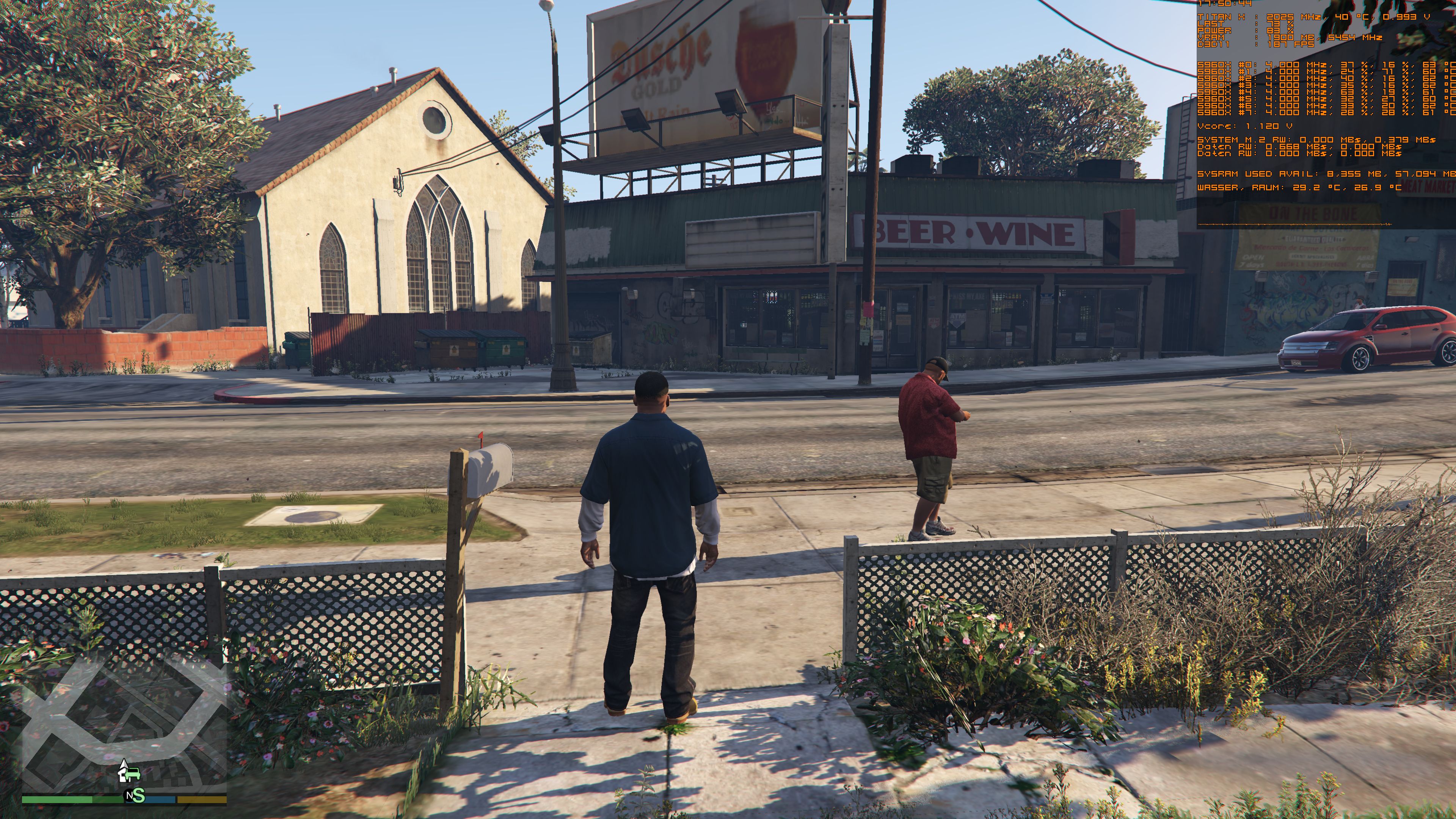The width and height of the screenshot is (1456, 819).
Task: Click the player arrow marker on the minimap
Action: click(124, 764)
